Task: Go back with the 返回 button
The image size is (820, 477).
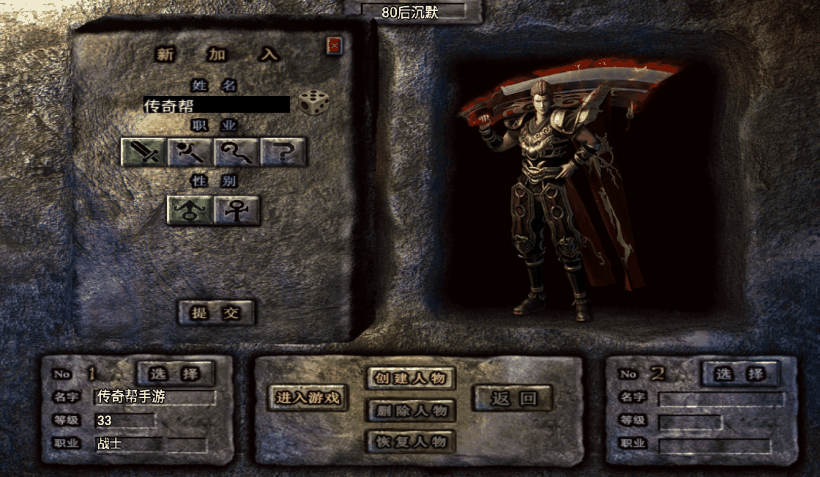Action: (x=513, y=398)
